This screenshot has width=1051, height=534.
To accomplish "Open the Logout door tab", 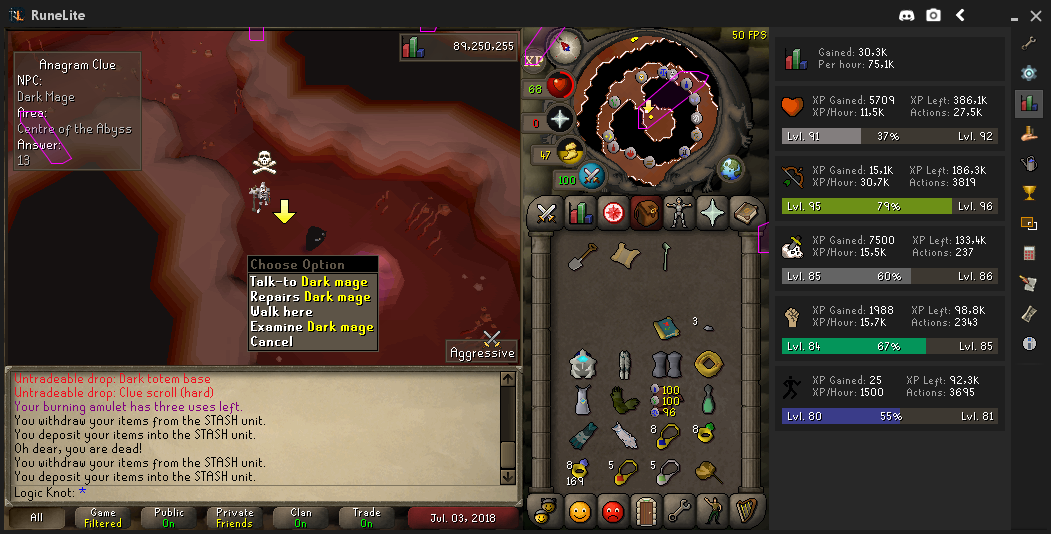I will point(646,511).
